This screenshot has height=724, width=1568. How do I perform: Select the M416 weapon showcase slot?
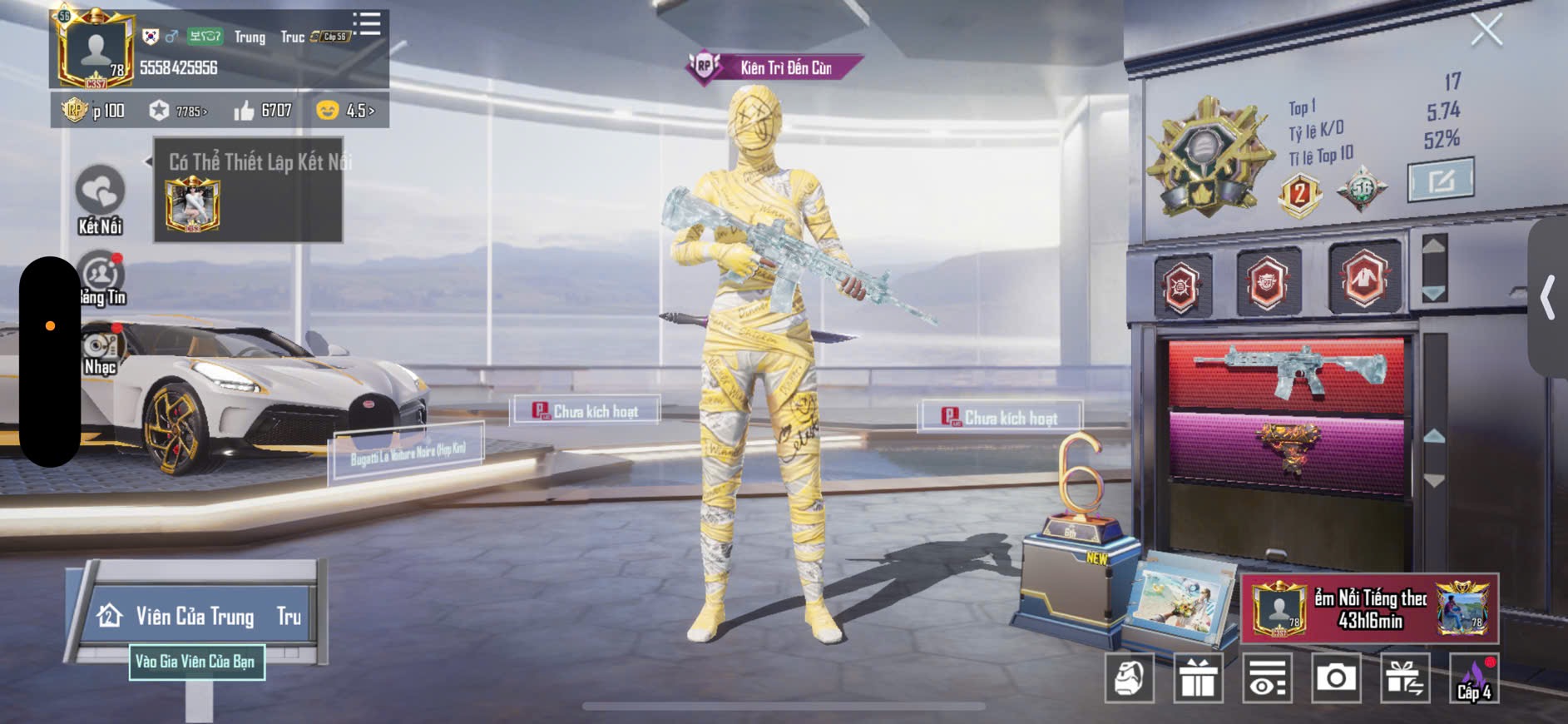coord(1287,373)
